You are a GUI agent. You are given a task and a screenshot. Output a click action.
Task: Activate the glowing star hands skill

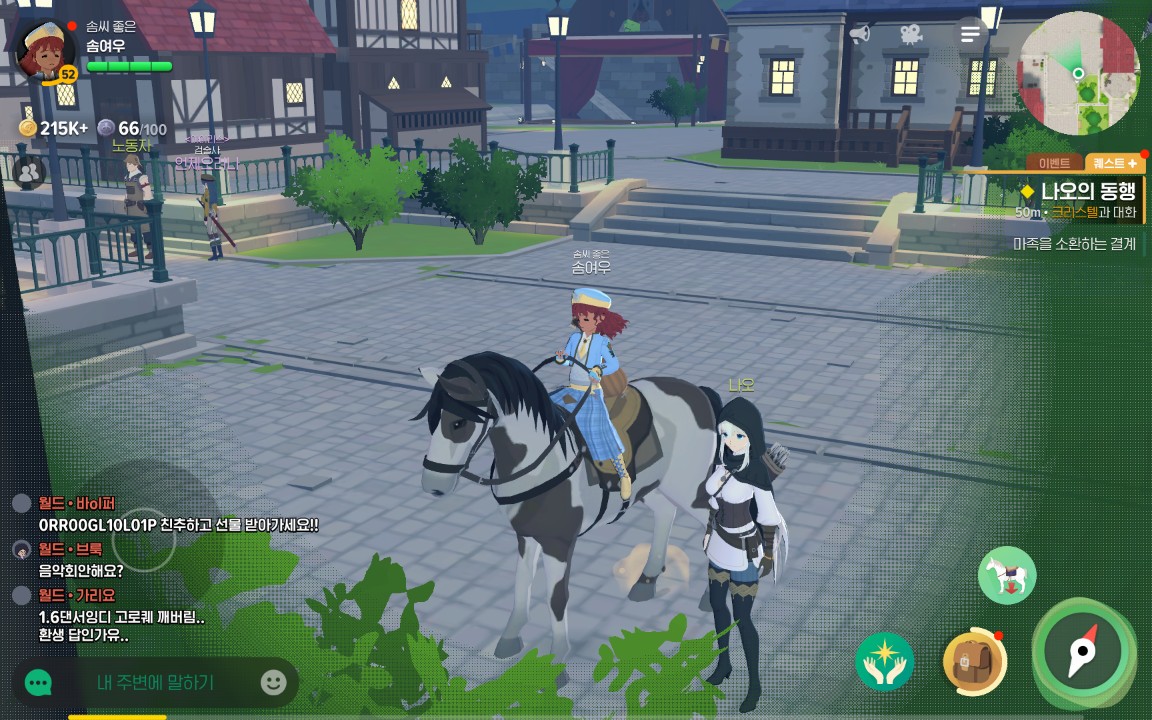coord(885,662)
